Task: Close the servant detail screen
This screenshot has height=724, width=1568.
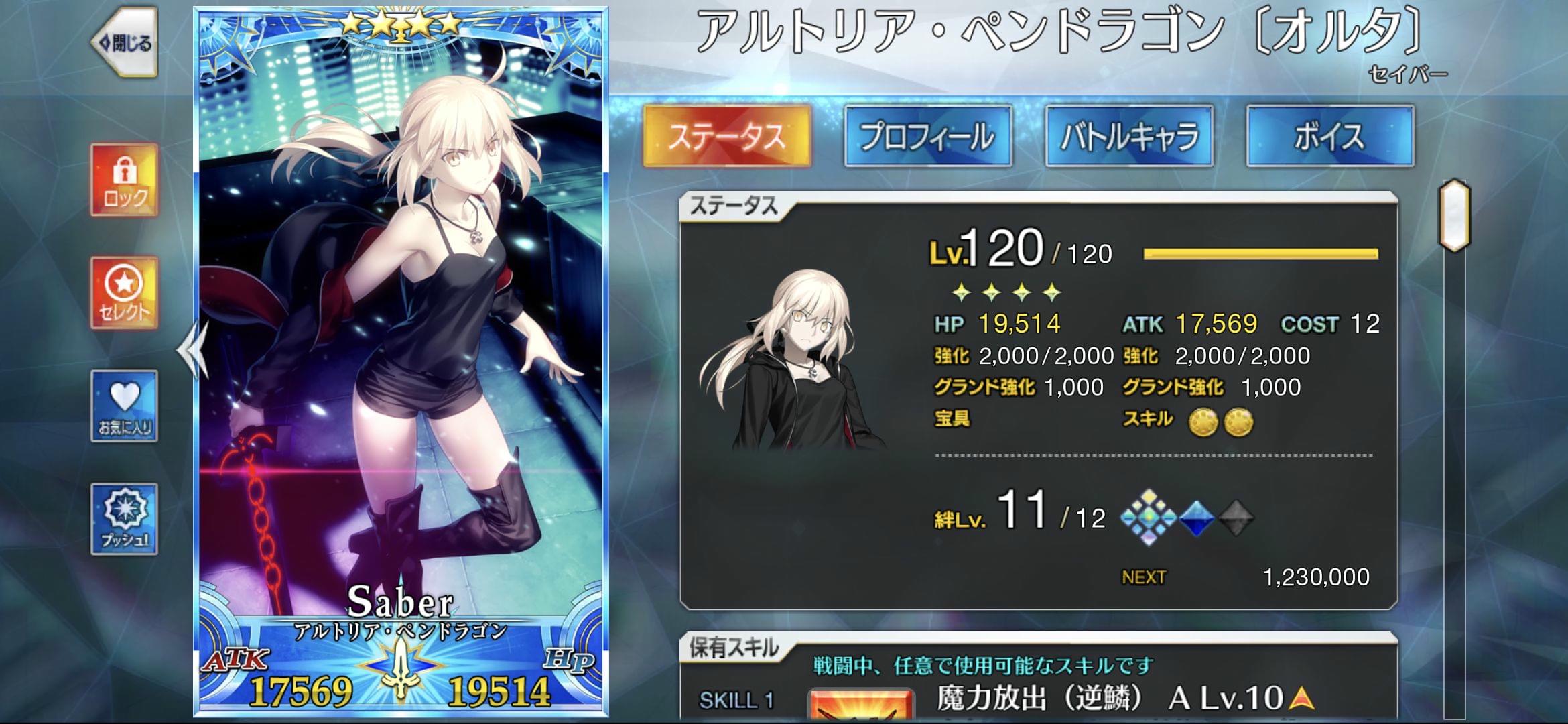Action: click(x=125, y=44)
